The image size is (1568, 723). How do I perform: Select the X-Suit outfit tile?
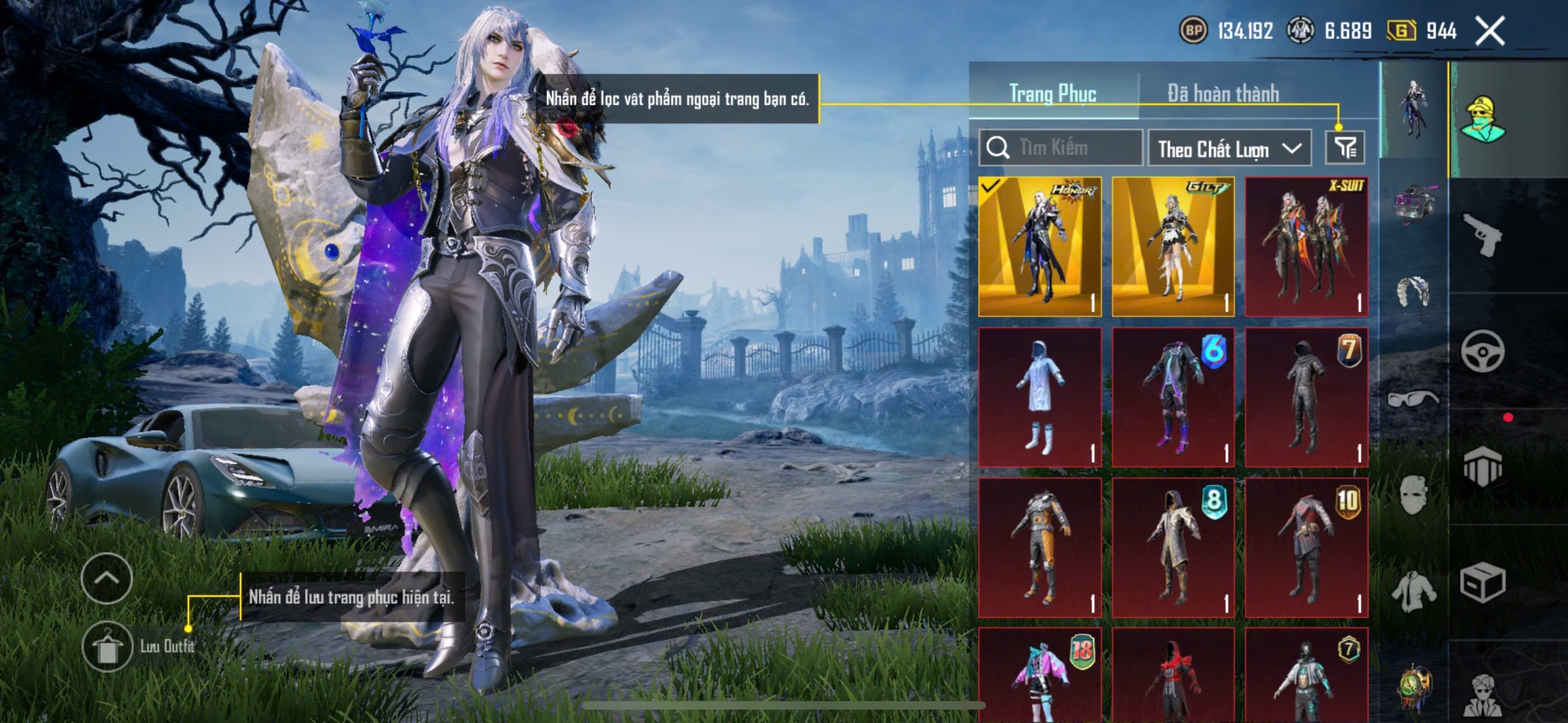tap(1306, 247)
